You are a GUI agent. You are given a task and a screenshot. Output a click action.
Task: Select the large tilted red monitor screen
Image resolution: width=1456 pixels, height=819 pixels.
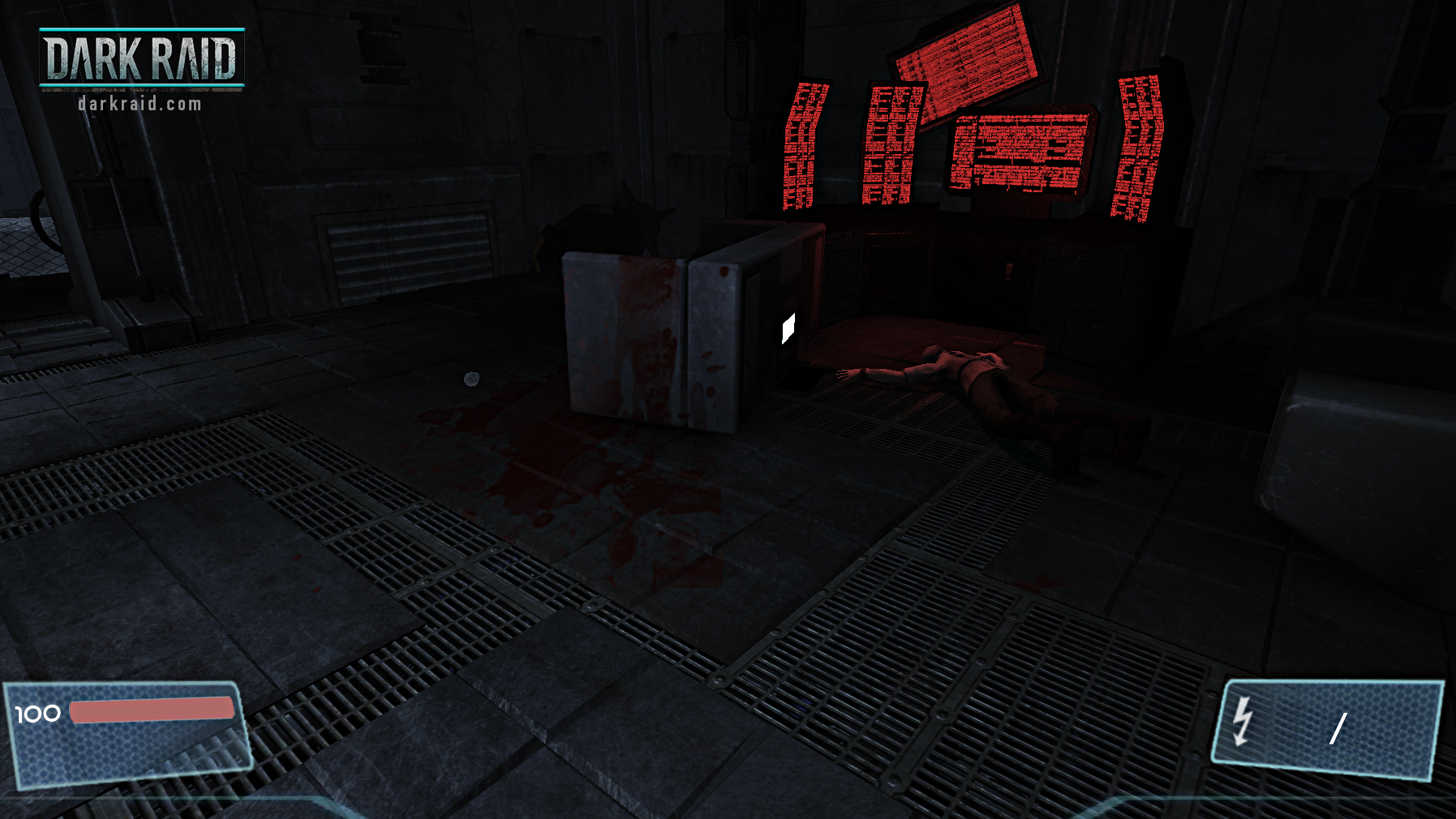pos(965,57)
